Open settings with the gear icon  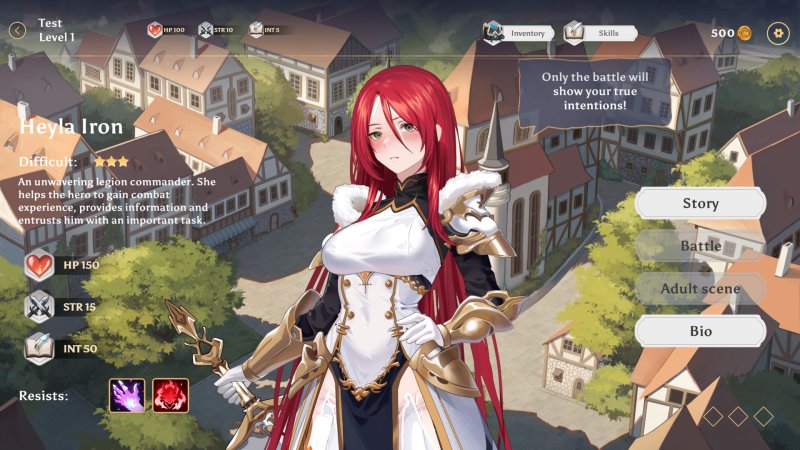tap(778, 33)
